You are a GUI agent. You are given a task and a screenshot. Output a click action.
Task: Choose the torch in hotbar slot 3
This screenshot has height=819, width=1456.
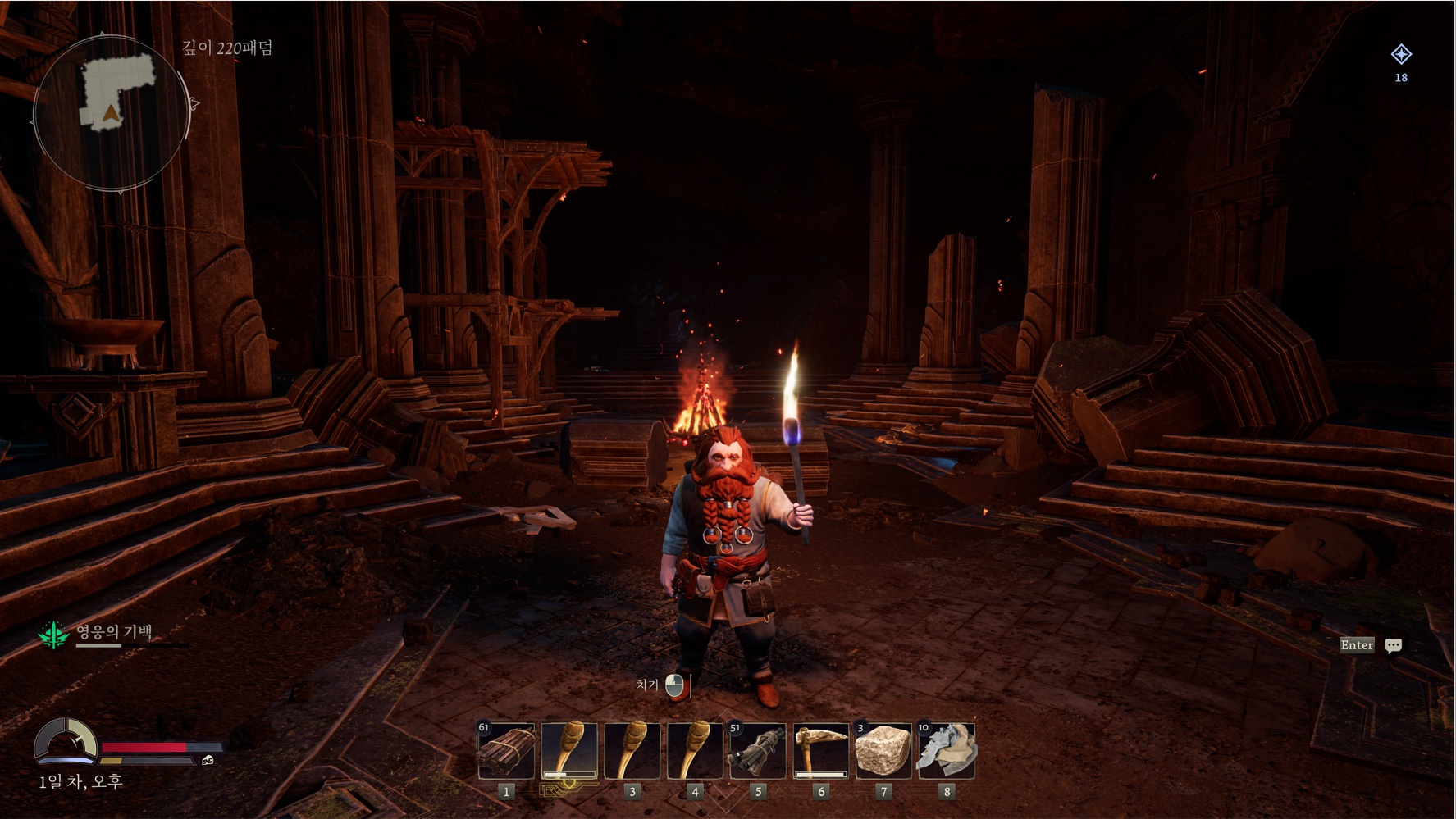(x=632, y=750)
